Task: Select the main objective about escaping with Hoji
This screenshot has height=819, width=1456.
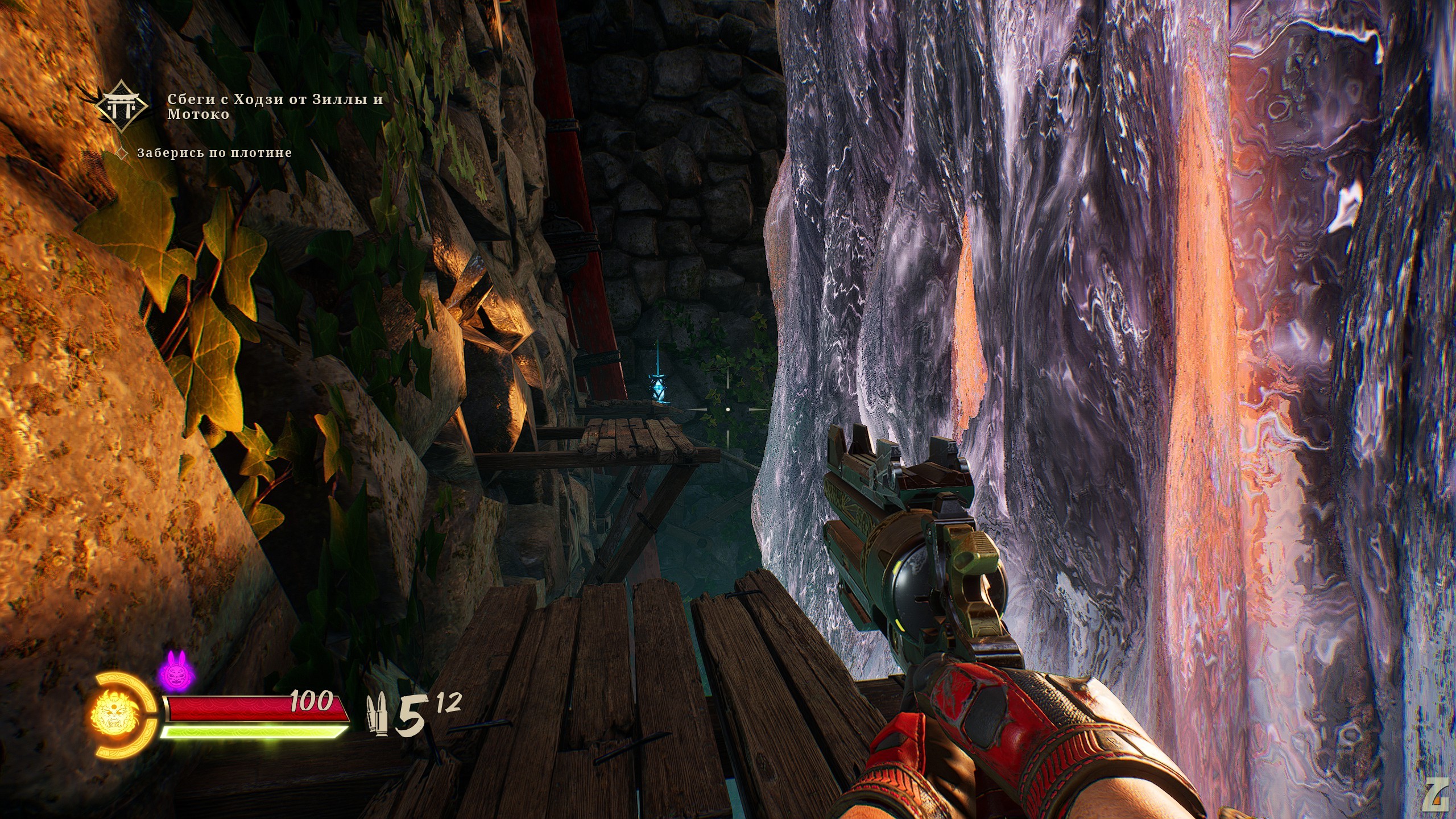Action: pos(275,106)
